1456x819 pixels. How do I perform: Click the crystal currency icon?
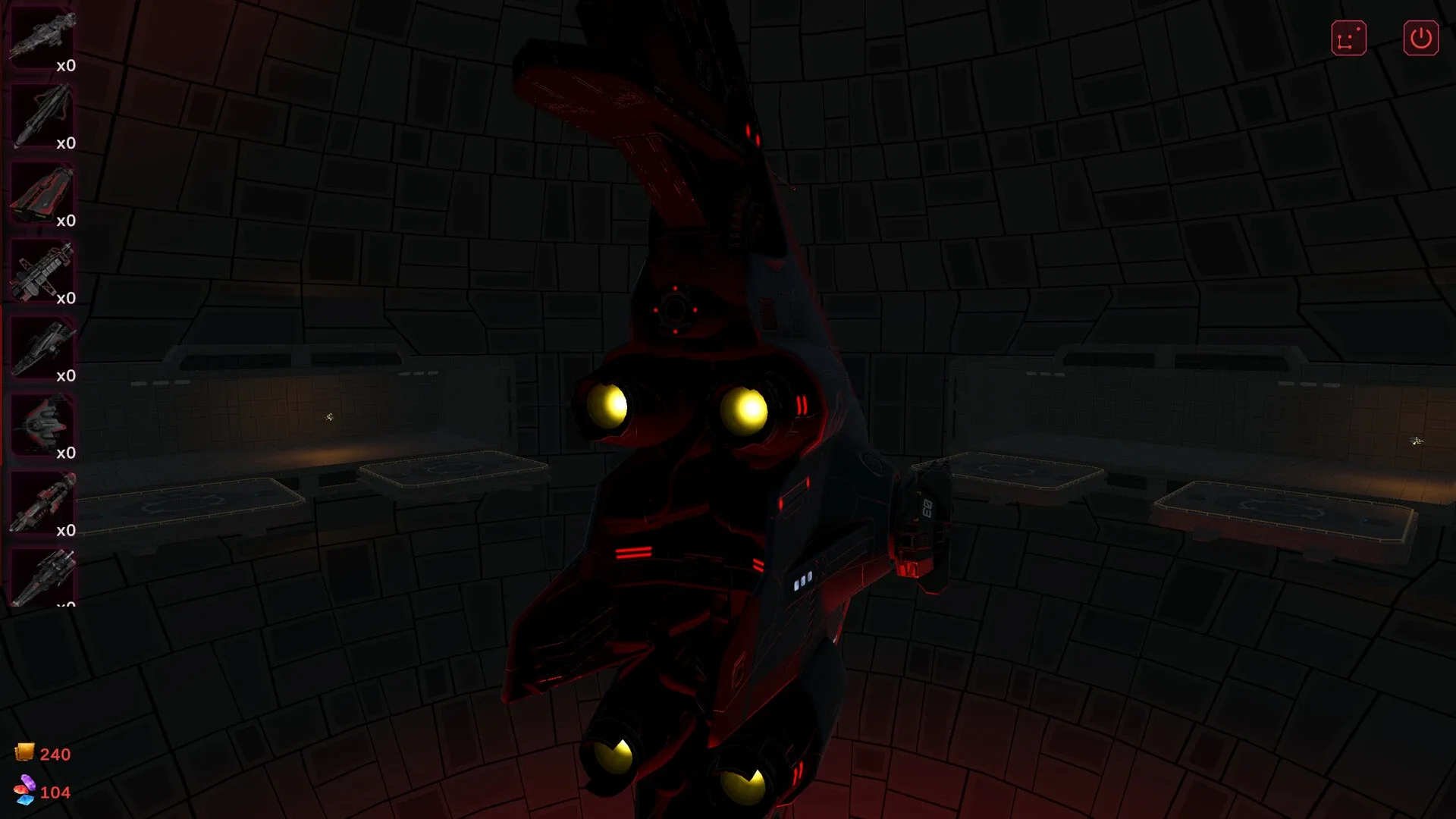pos(25,792)
